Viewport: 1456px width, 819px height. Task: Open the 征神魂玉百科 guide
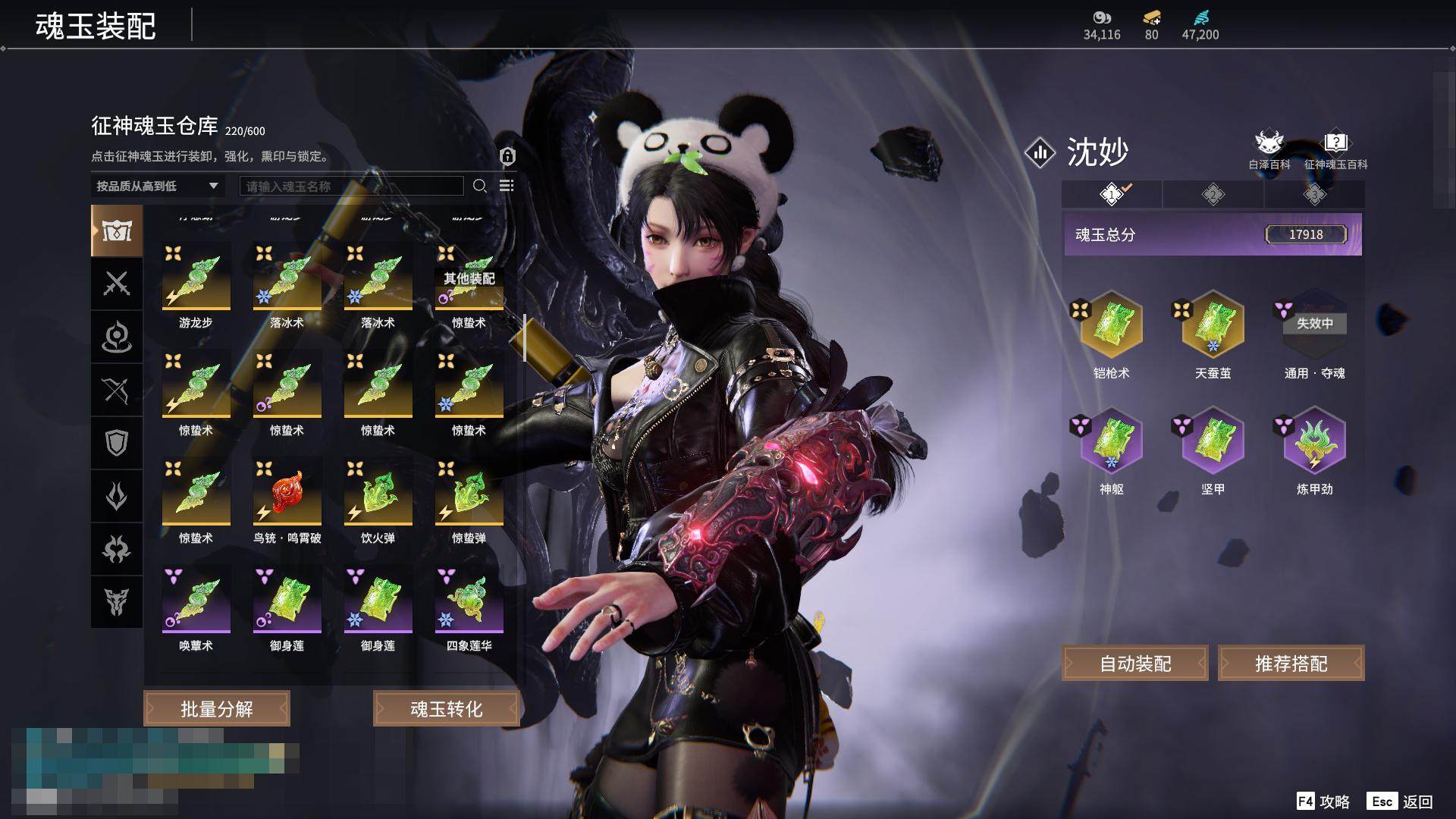point(1335,150)
